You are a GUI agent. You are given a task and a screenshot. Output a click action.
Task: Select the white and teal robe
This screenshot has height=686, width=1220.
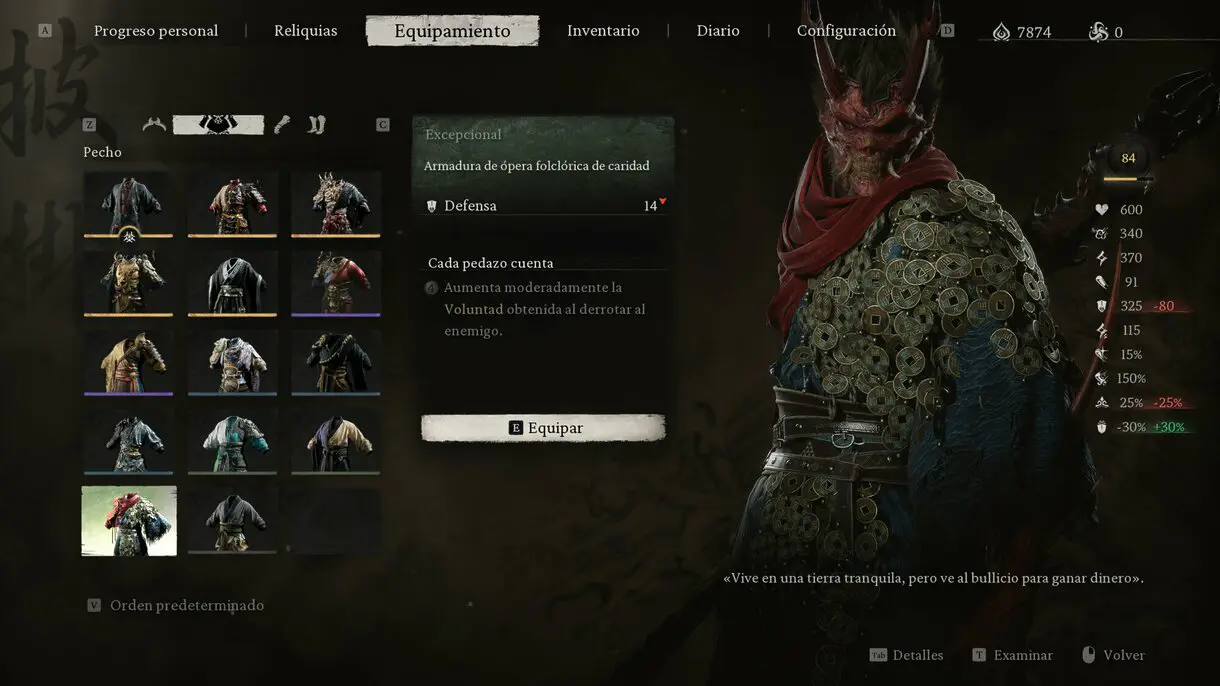pyautogui.click(x=232, y=440)
